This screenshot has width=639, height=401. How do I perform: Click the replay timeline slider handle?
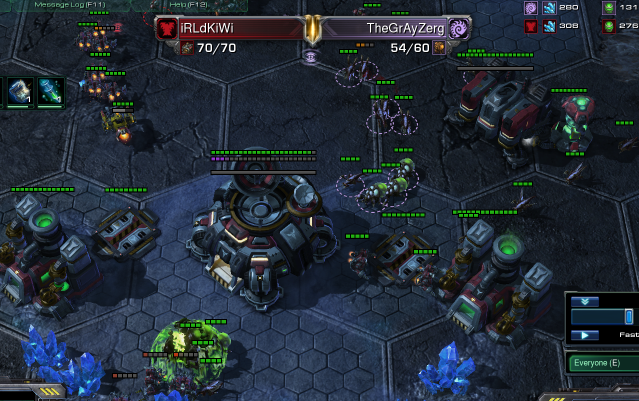click(x=629, y=317)
